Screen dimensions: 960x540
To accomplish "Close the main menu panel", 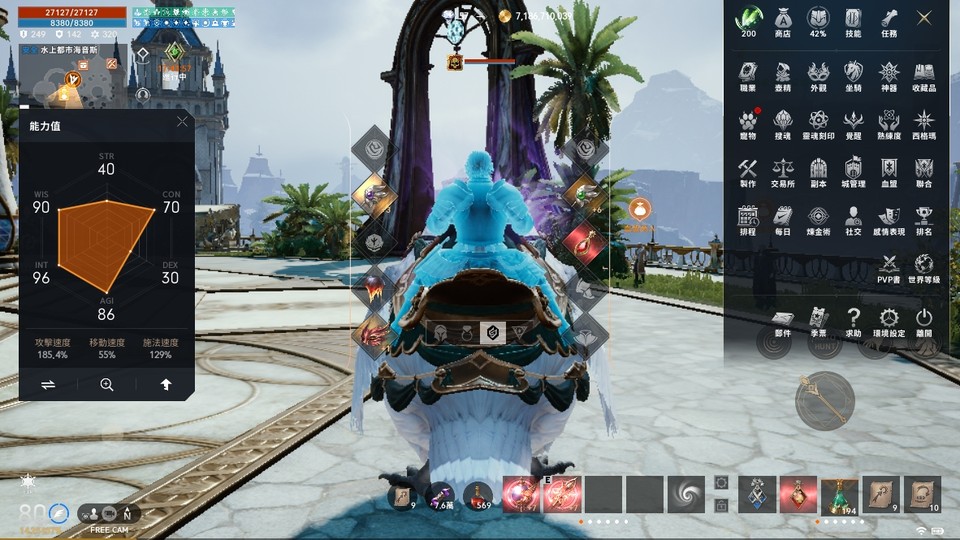I will tap(924, 17).
